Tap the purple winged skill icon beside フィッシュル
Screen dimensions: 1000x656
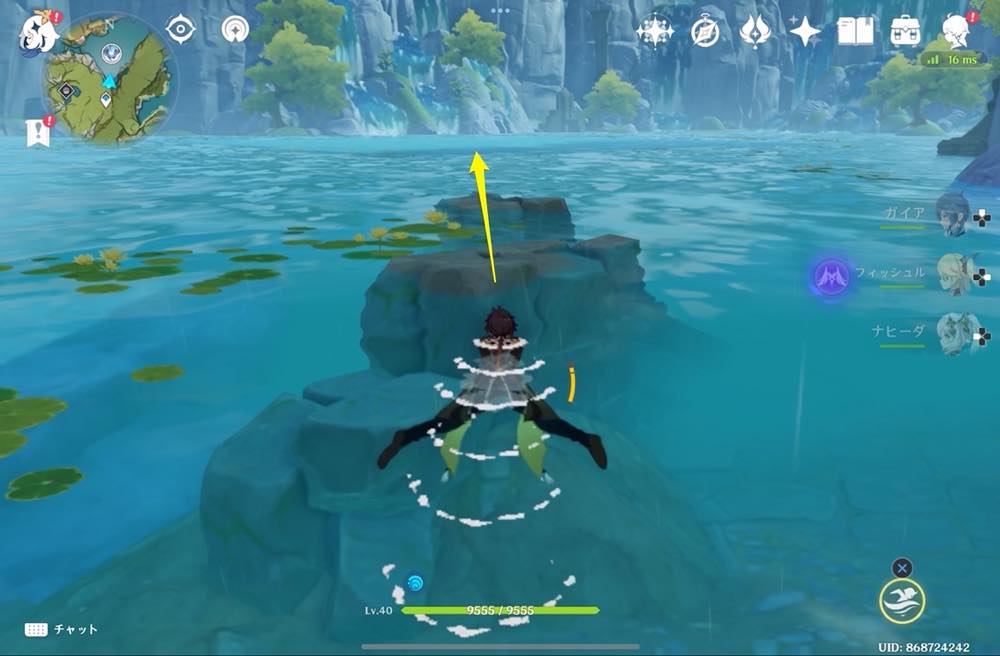click(830, 276)
